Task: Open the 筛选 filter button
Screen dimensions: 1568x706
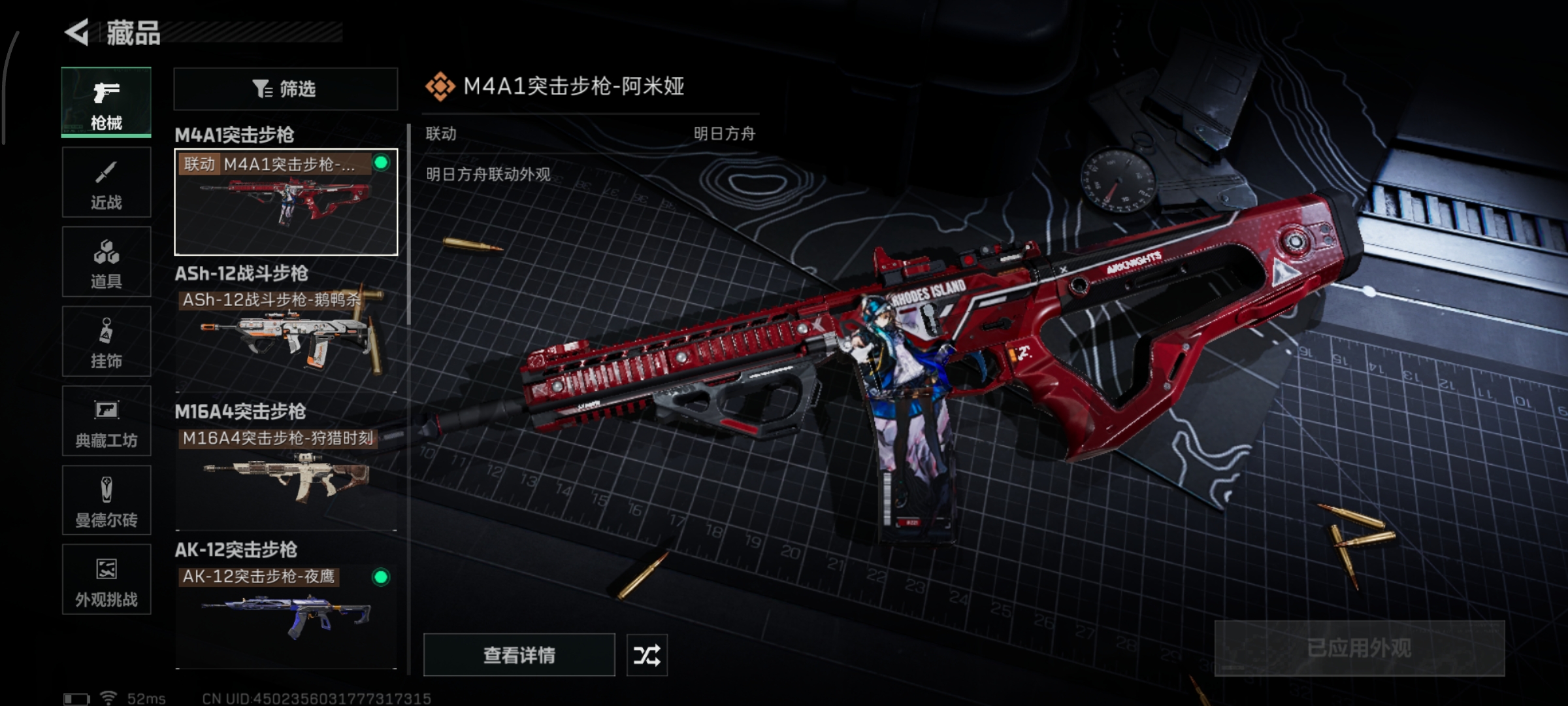Action: tap(286, 89)
